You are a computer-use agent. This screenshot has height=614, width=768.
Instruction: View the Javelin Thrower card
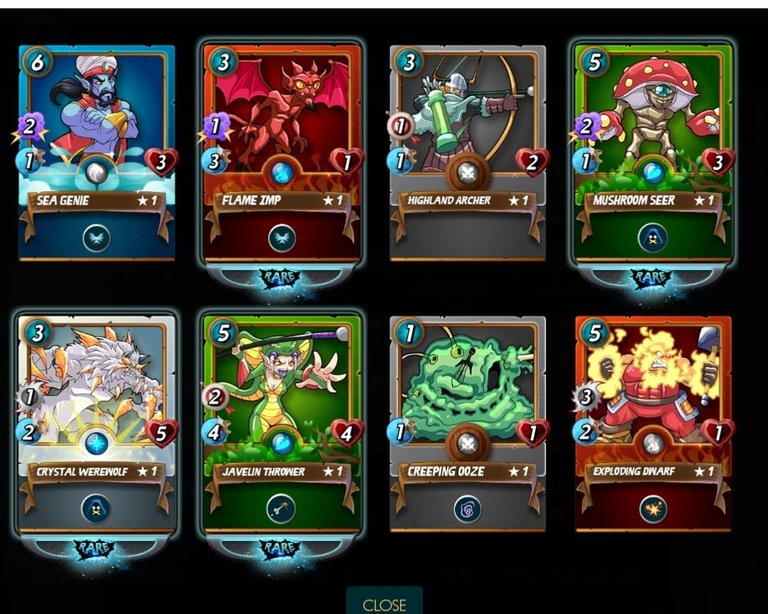(x=281, y=422)
